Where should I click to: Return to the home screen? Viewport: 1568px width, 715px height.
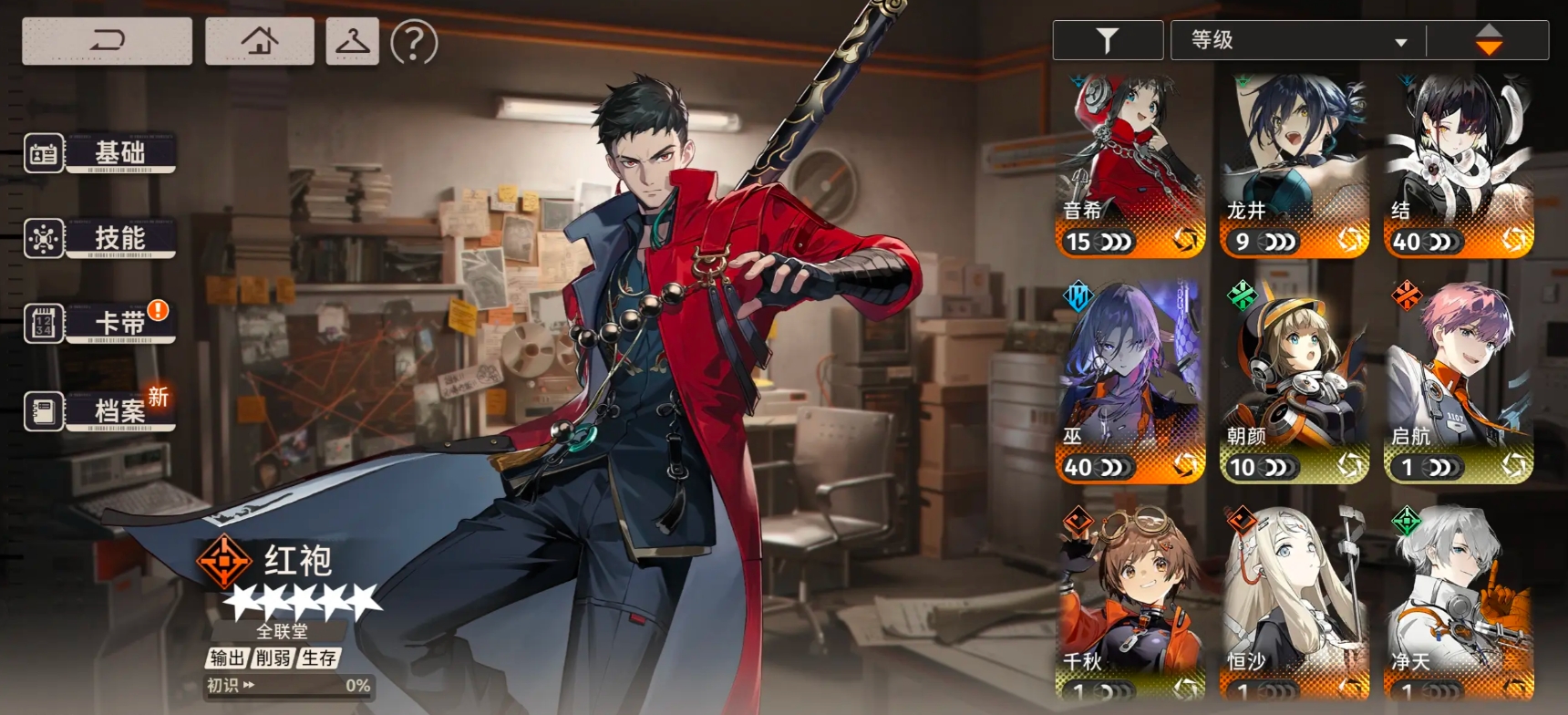pos(260,41)
